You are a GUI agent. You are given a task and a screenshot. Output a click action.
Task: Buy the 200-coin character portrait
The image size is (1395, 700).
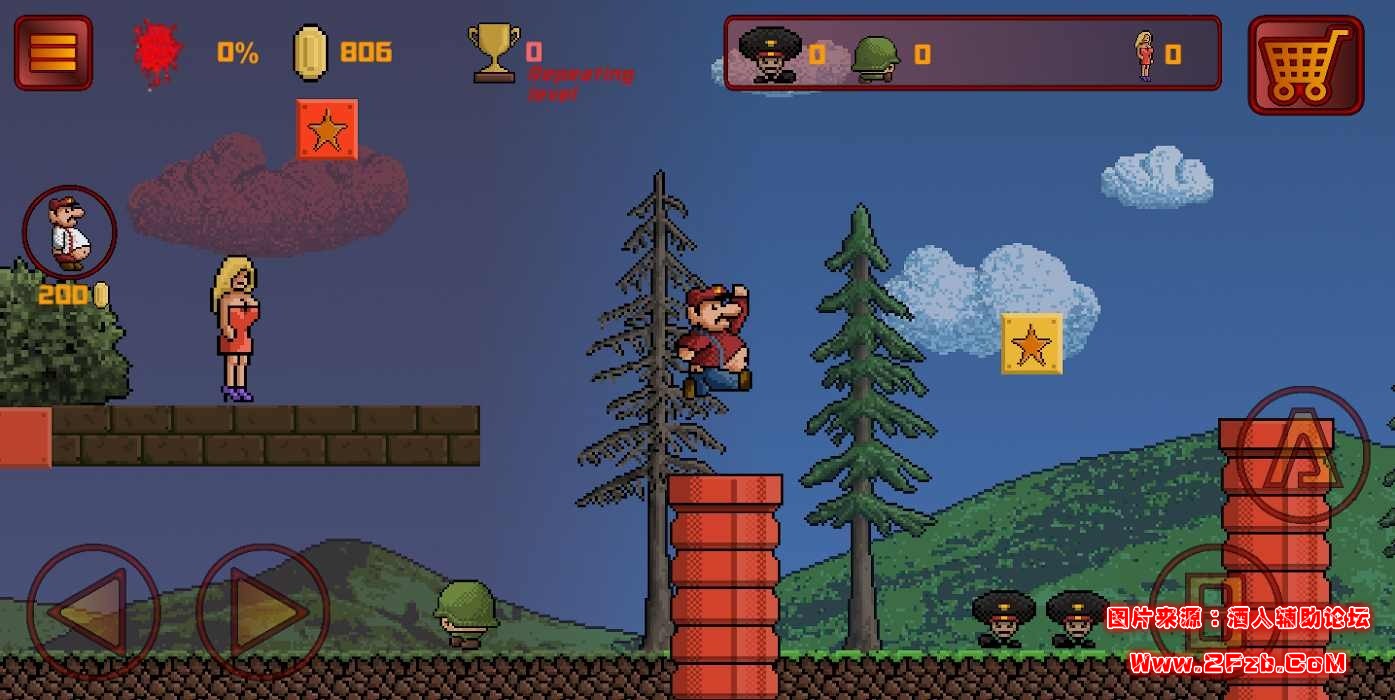[69, 233]
